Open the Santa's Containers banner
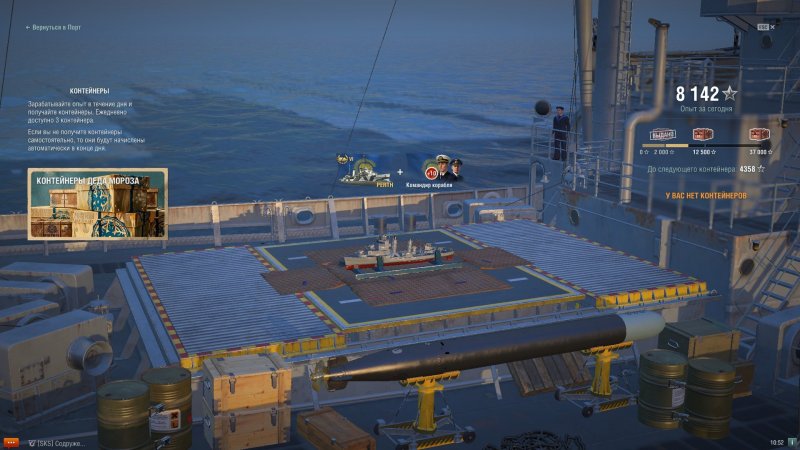This screenshot has width=800, height=450. 97,204
